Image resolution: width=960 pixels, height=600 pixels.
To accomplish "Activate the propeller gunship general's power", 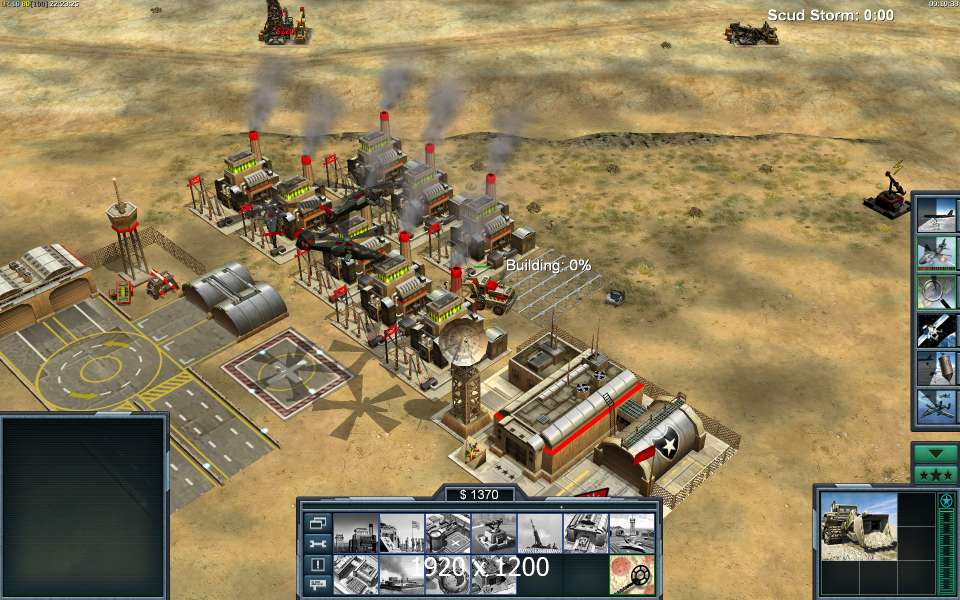I will (938, 405).
